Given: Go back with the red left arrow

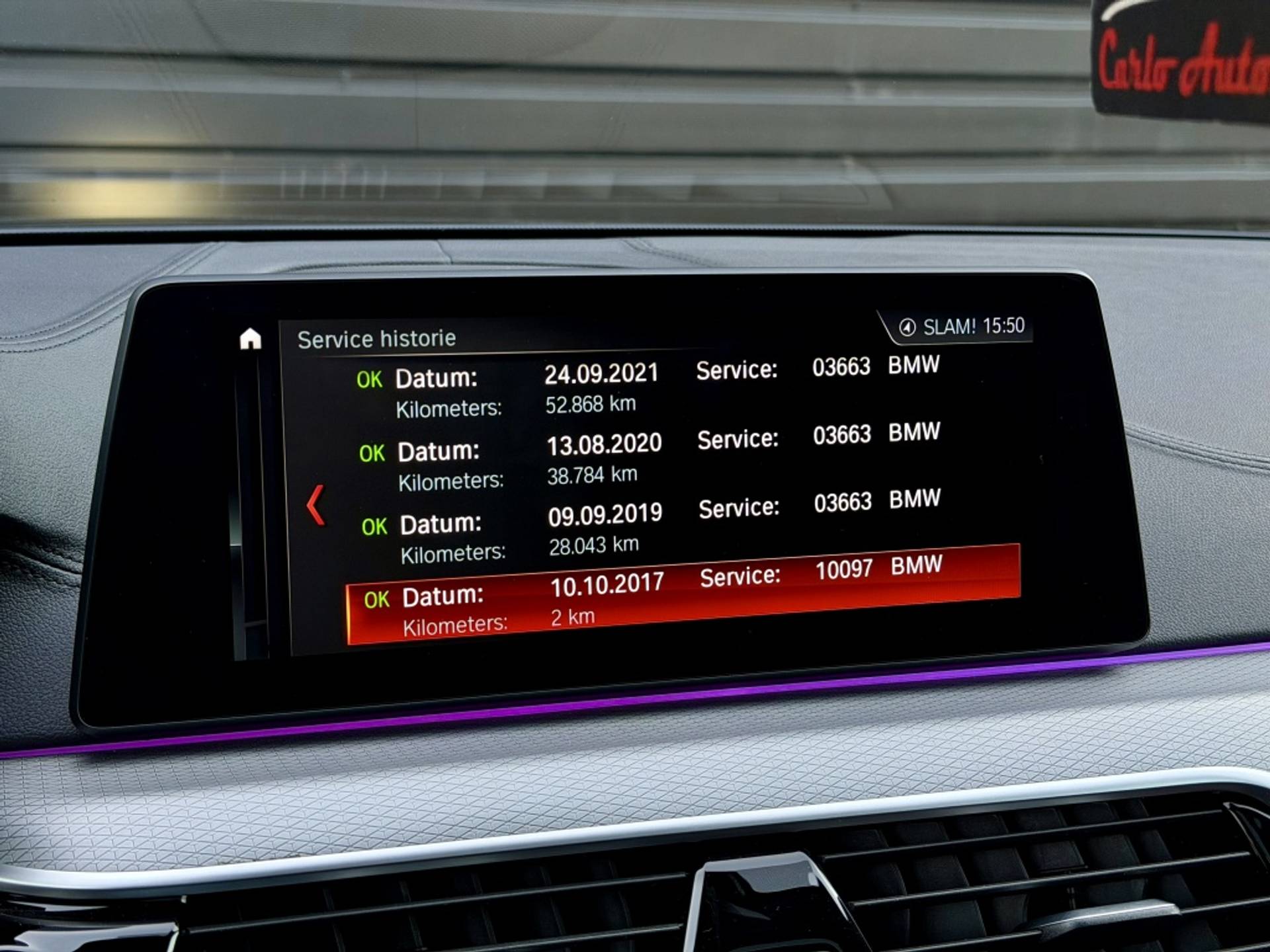Looking at the screenshot, I should [316, 506].
